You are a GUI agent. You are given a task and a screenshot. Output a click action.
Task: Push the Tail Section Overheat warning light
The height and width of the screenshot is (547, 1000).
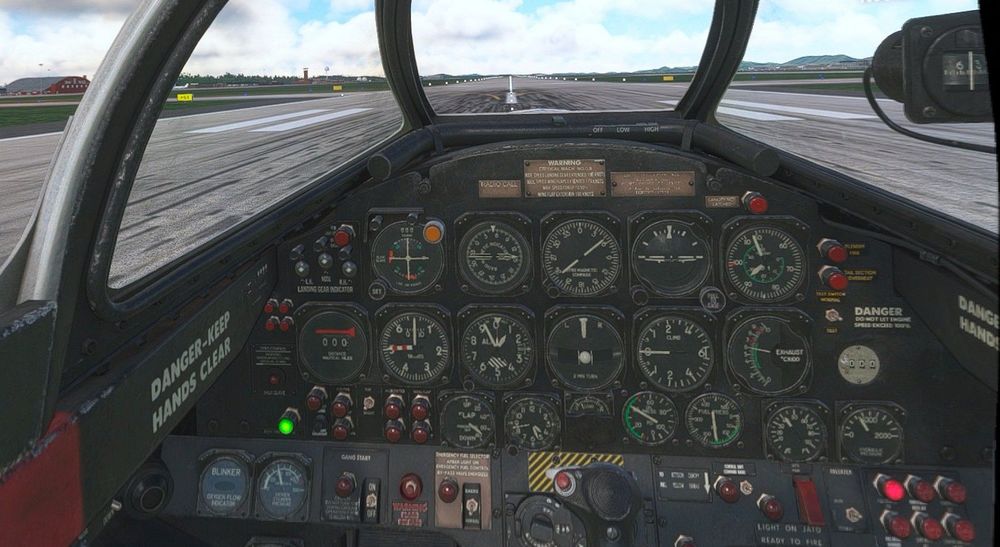tap(833, 279)
